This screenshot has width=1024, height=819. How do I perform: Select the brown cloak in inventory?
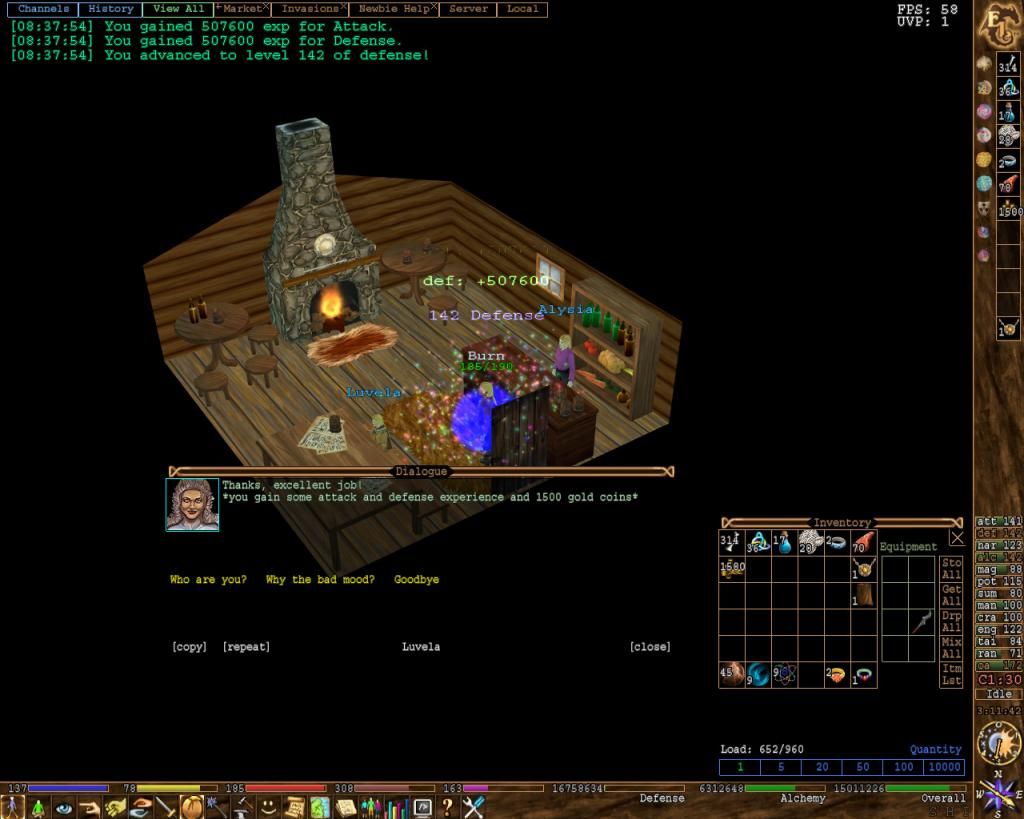point(863,595)
